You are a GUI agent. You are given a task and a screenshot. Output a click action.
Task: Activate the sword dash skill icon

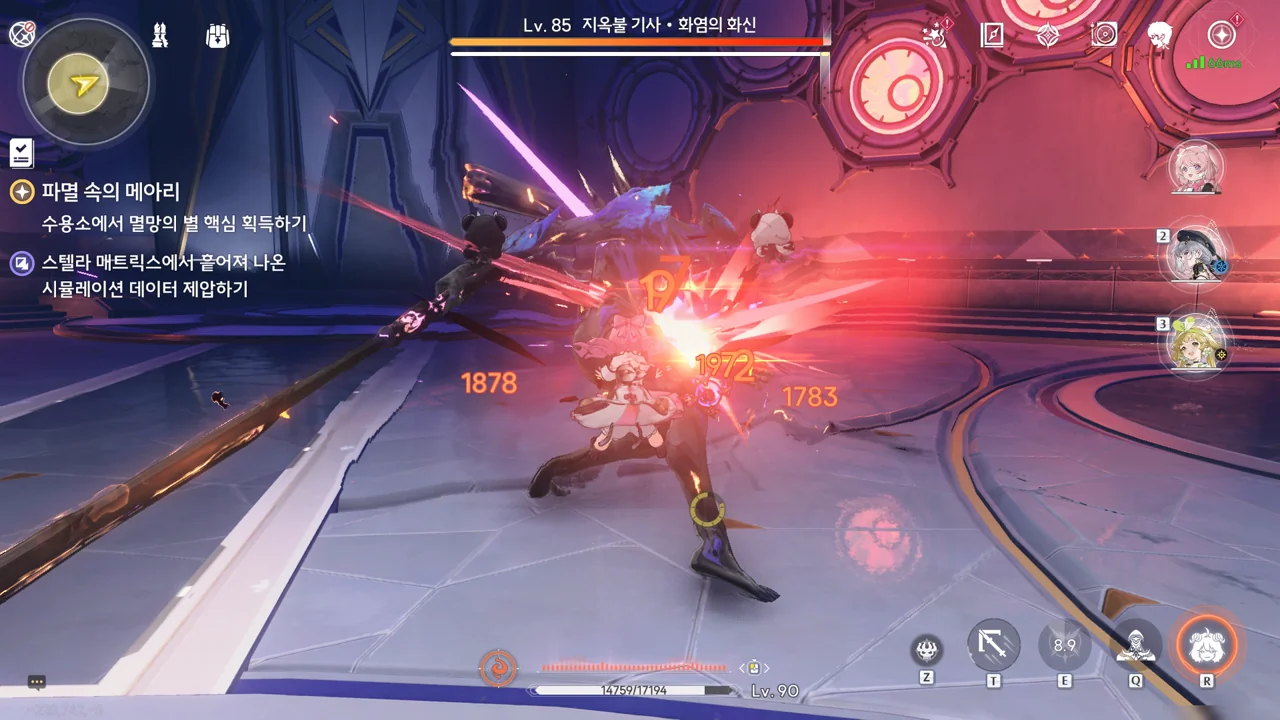[x=994, y=646]
